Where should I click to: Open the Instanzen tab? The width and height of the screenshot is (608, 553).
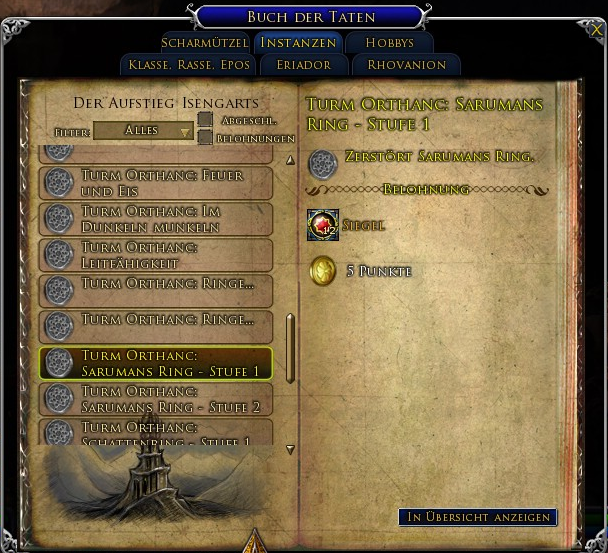click(298, 43)
